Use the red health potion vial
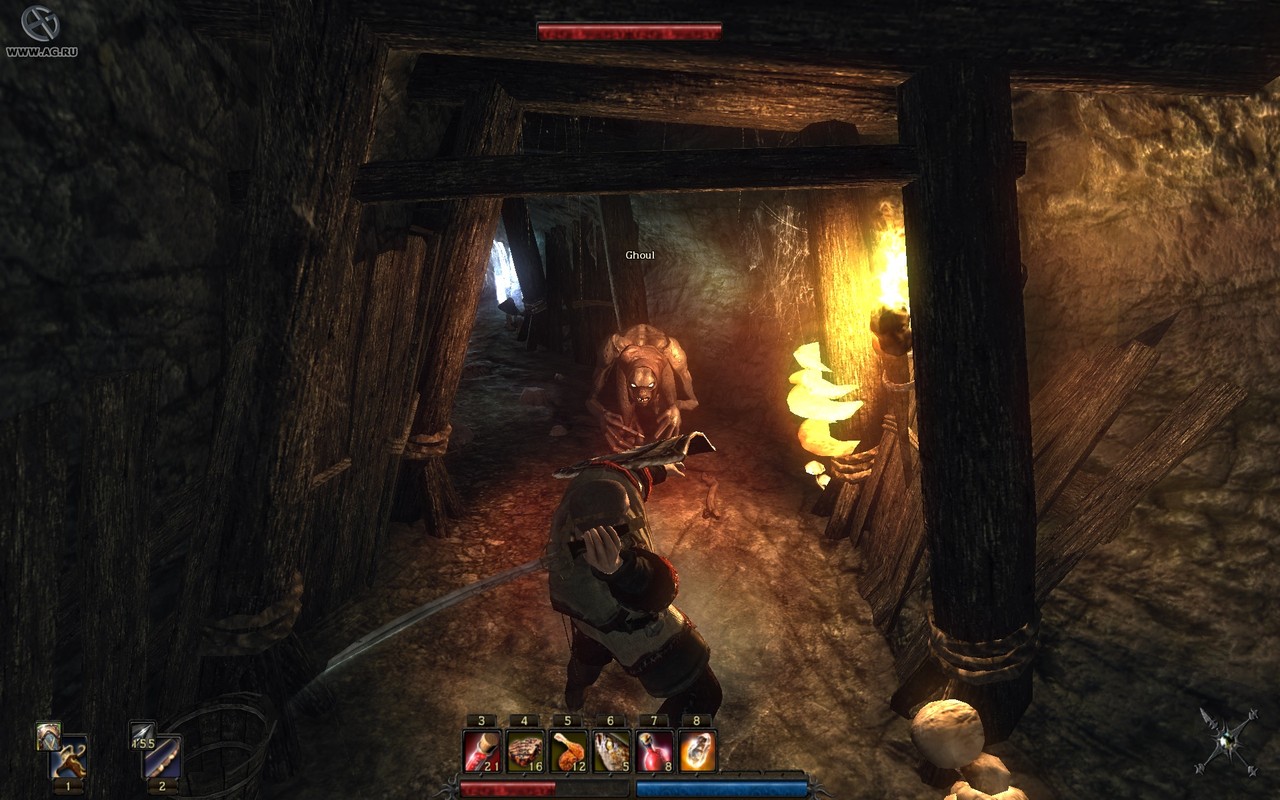 482,751
